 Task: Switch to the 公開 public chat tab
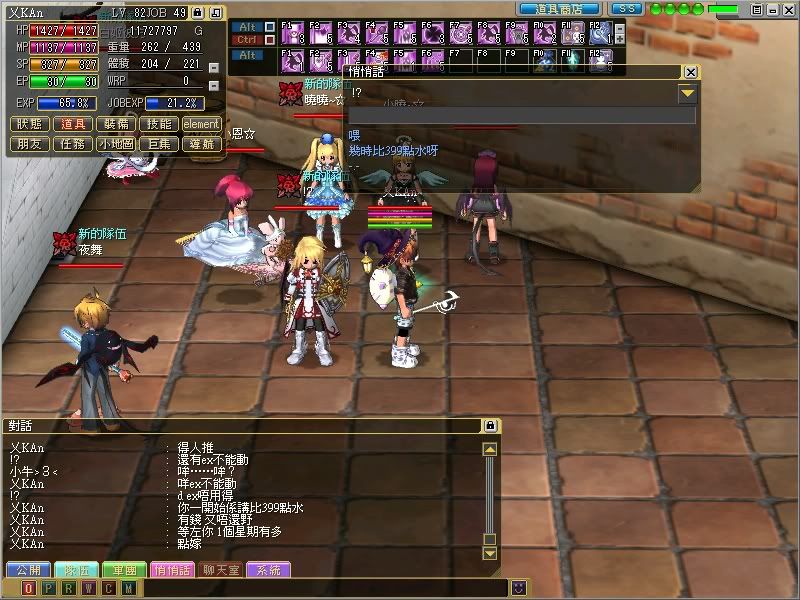[27, 570]
